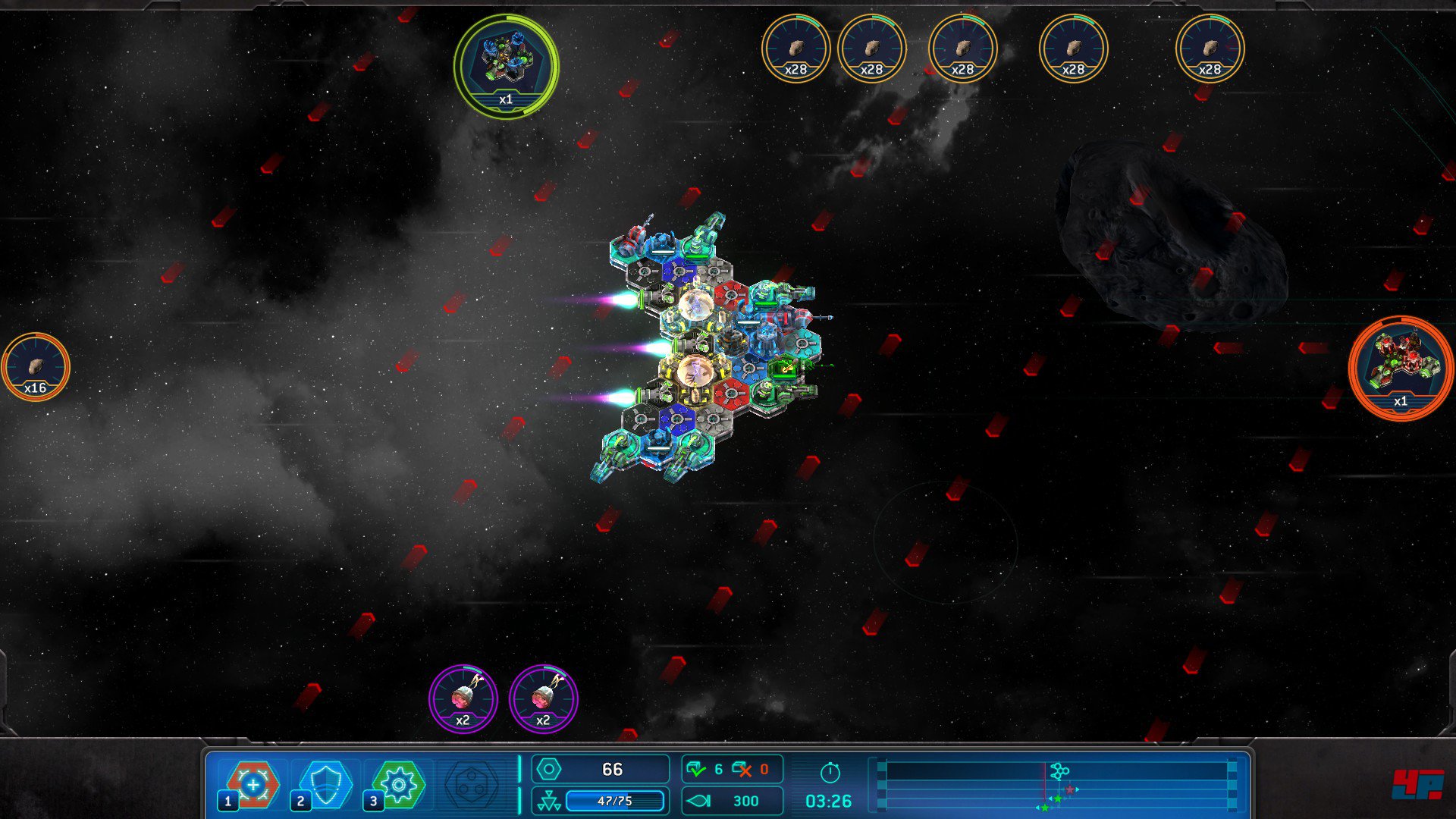The width and height of the screenshot is (1456, 819).
Task: Activate the red targeting crosshair ability
Action: click(x=253, y=784)
